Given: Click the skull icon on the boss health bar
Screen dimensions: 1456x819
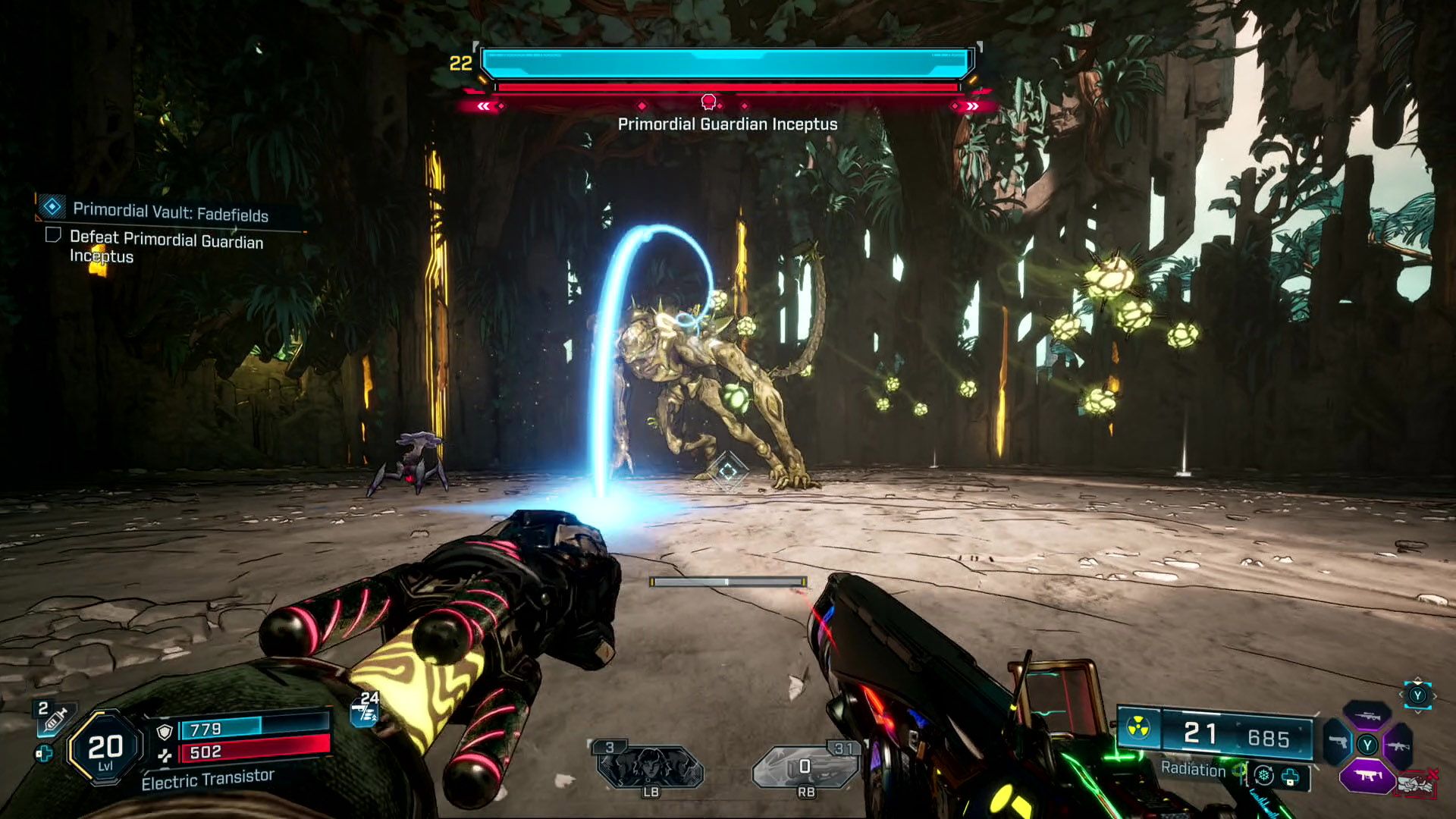Looking at the screenshot, I should (x=709, y=102).
